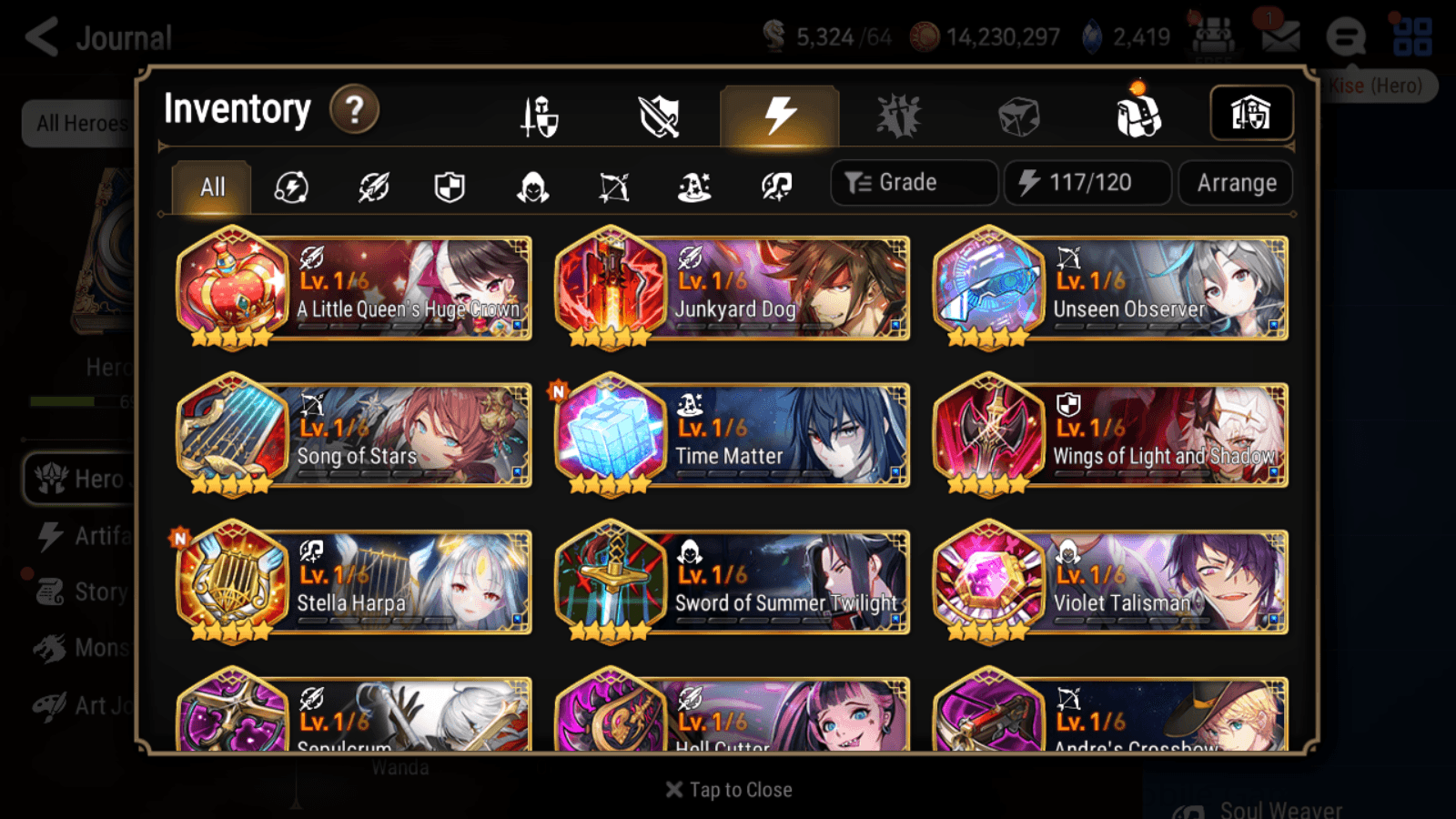Select the Knight shield artifact filter

click(x=450, y=187)
